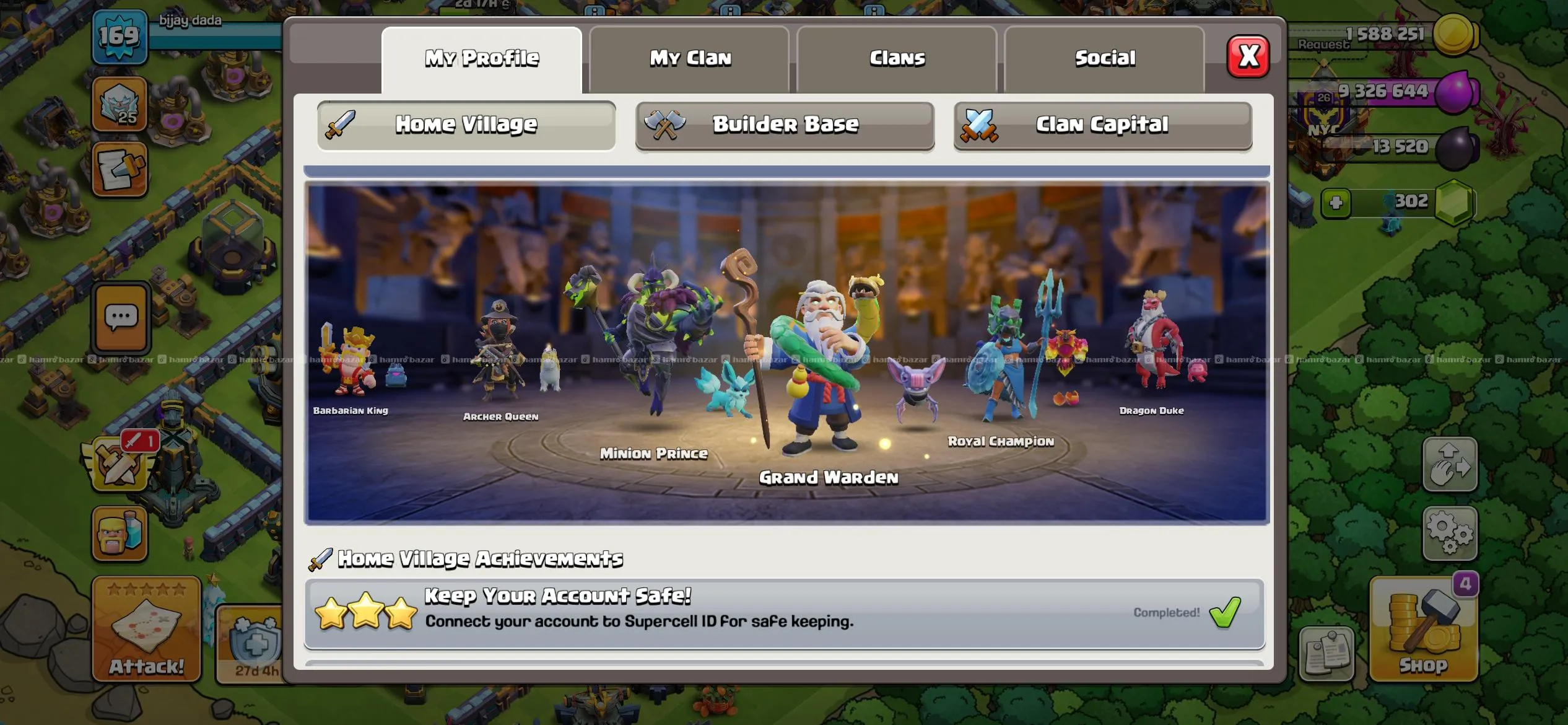
Task: Click the player level badge 169
Action: tap(121, 38)
